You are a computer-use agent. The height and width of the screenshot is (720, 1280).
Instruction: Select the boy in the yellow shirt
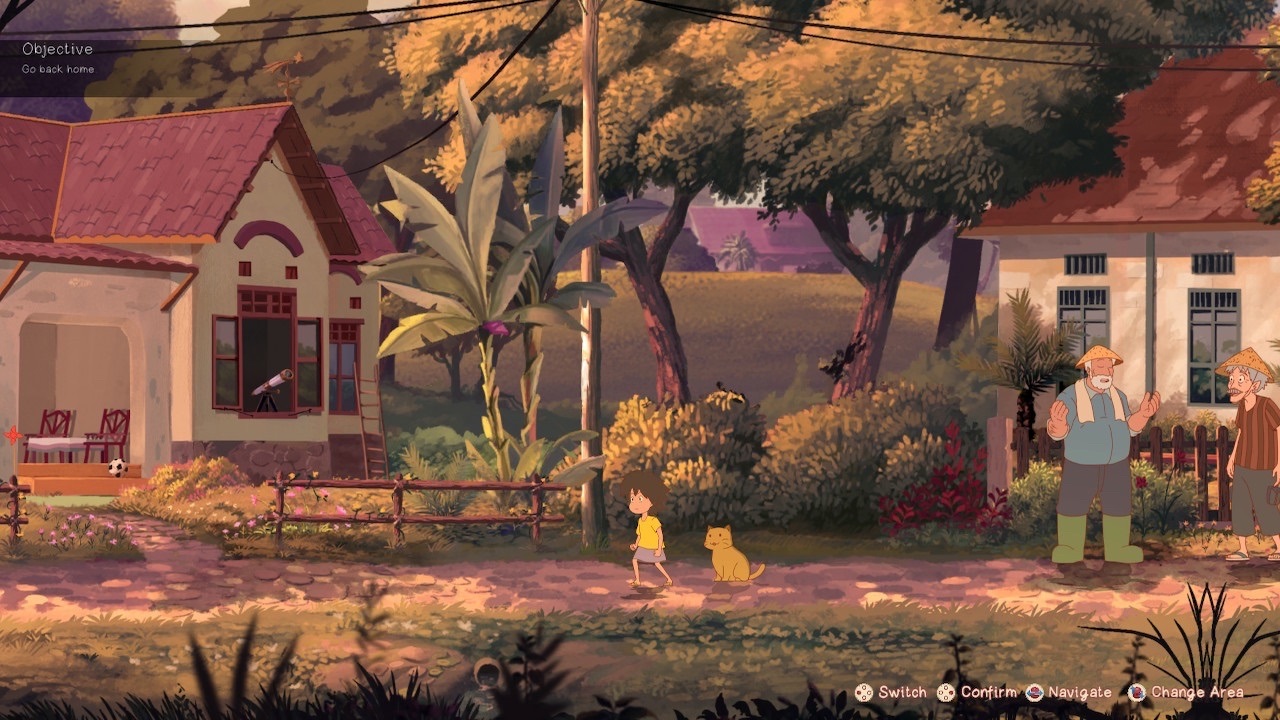(650, 530)
